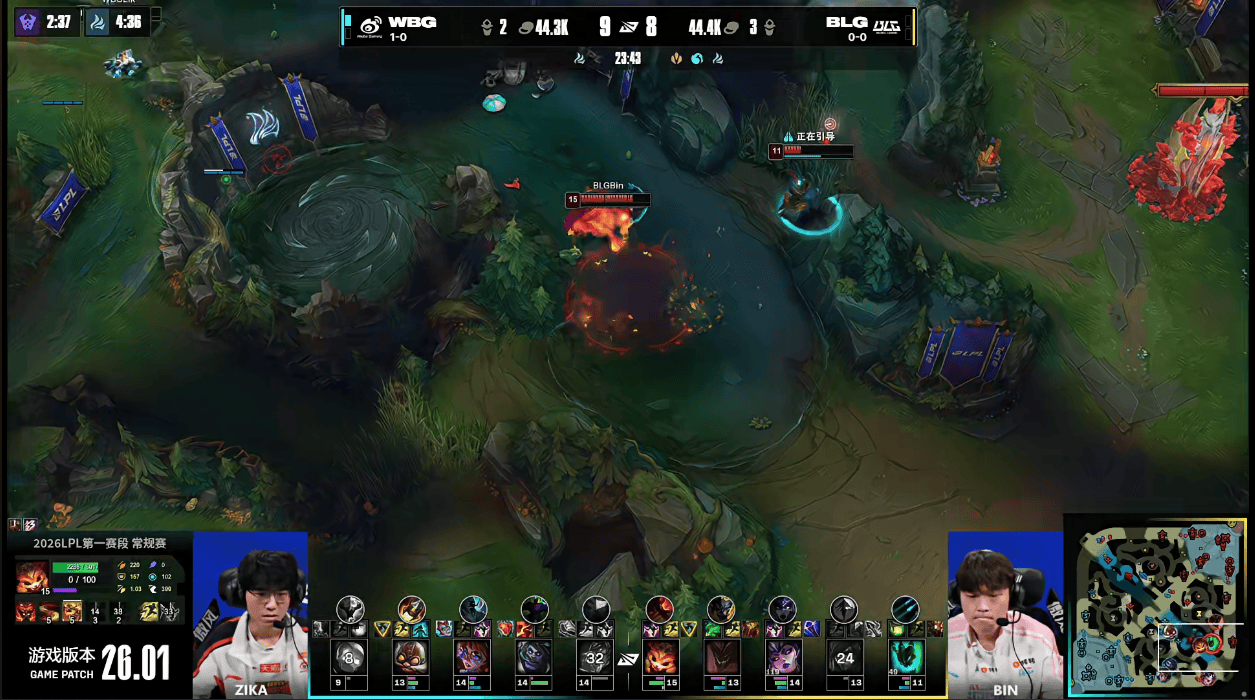
Task: Click the level 15 fiery portrait in scoreboard bar
Action: [x=659, y=658]
